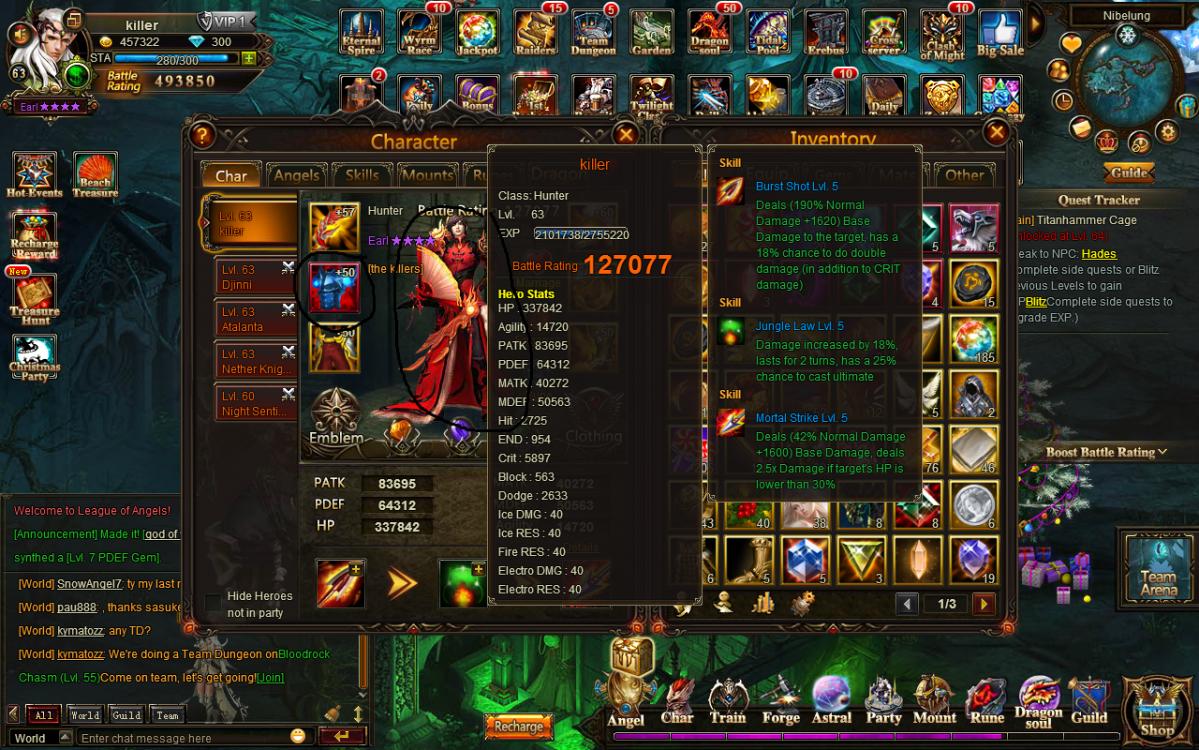The width and height of the screenshot is (1199, 750).
Task: Enter the Team Arena
Action: pyautogui.click(x=1158, y=567)
